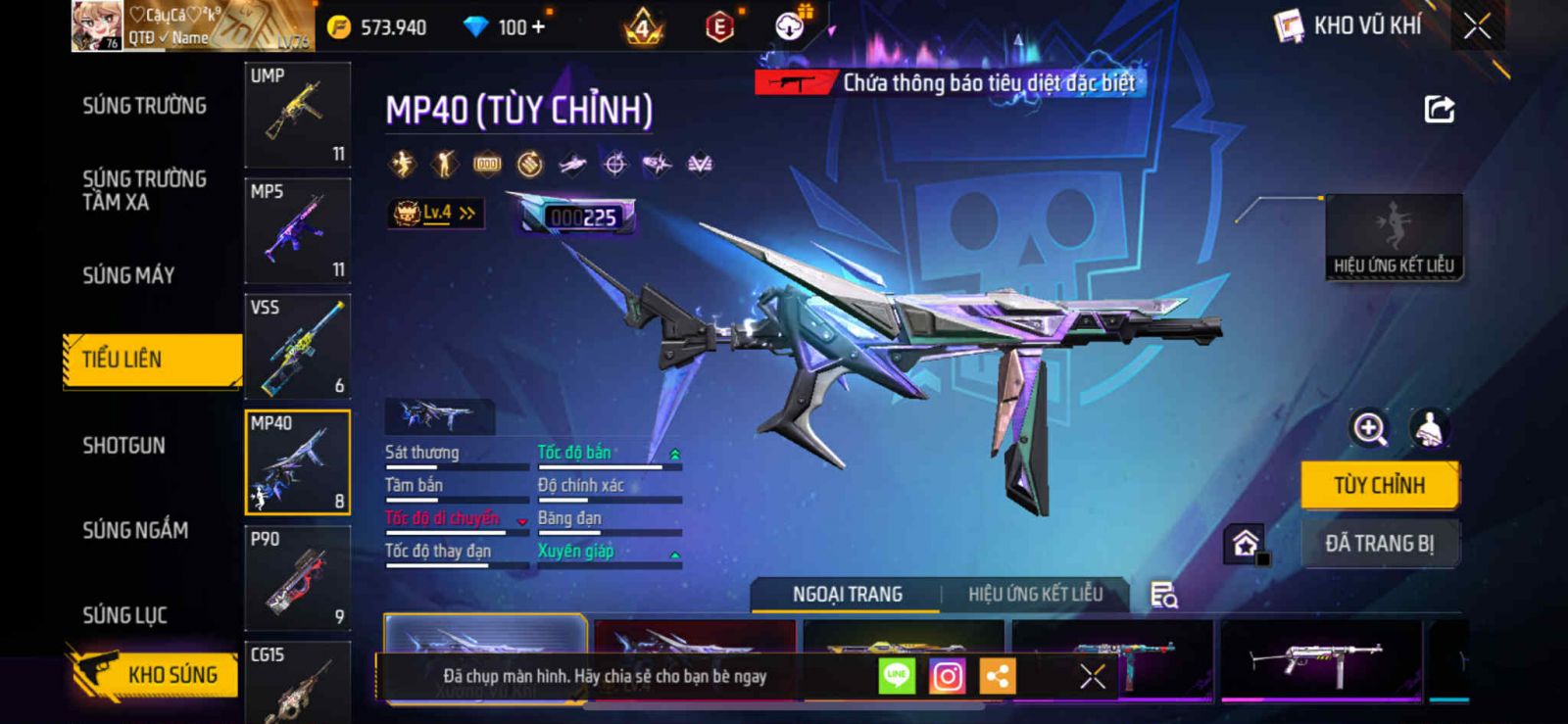Share the weapon using the export icon

[x=1439, y=109]
